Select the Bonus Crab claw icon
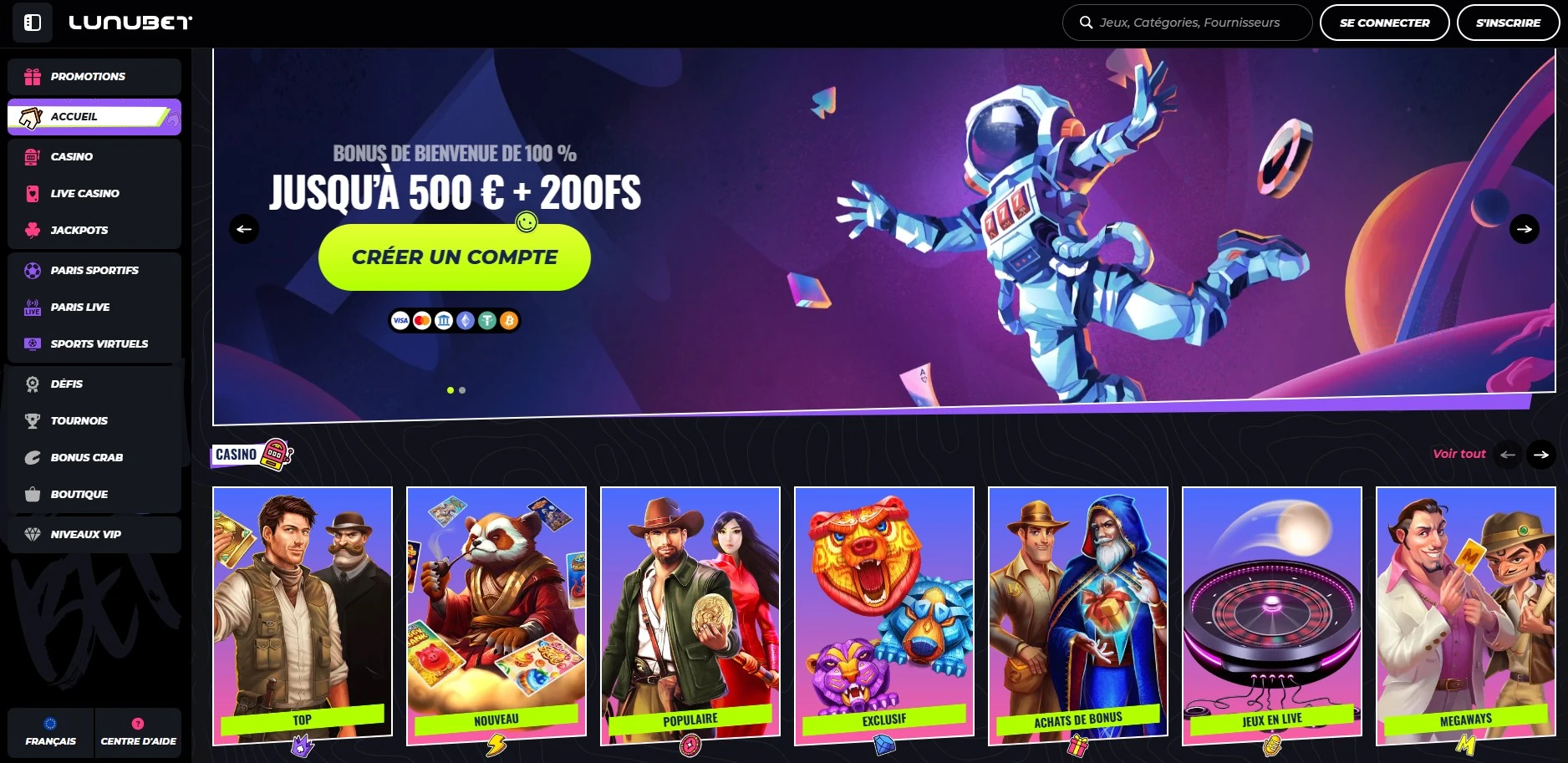Viewport: 1568px width, 763px height. point(32,457)
